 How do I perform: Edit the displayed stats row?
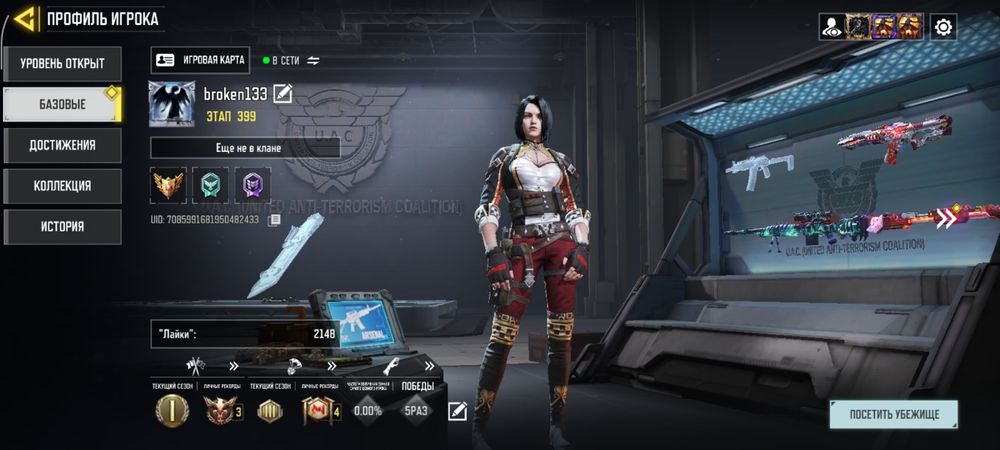pyautogui.click(x=457, y=410)
